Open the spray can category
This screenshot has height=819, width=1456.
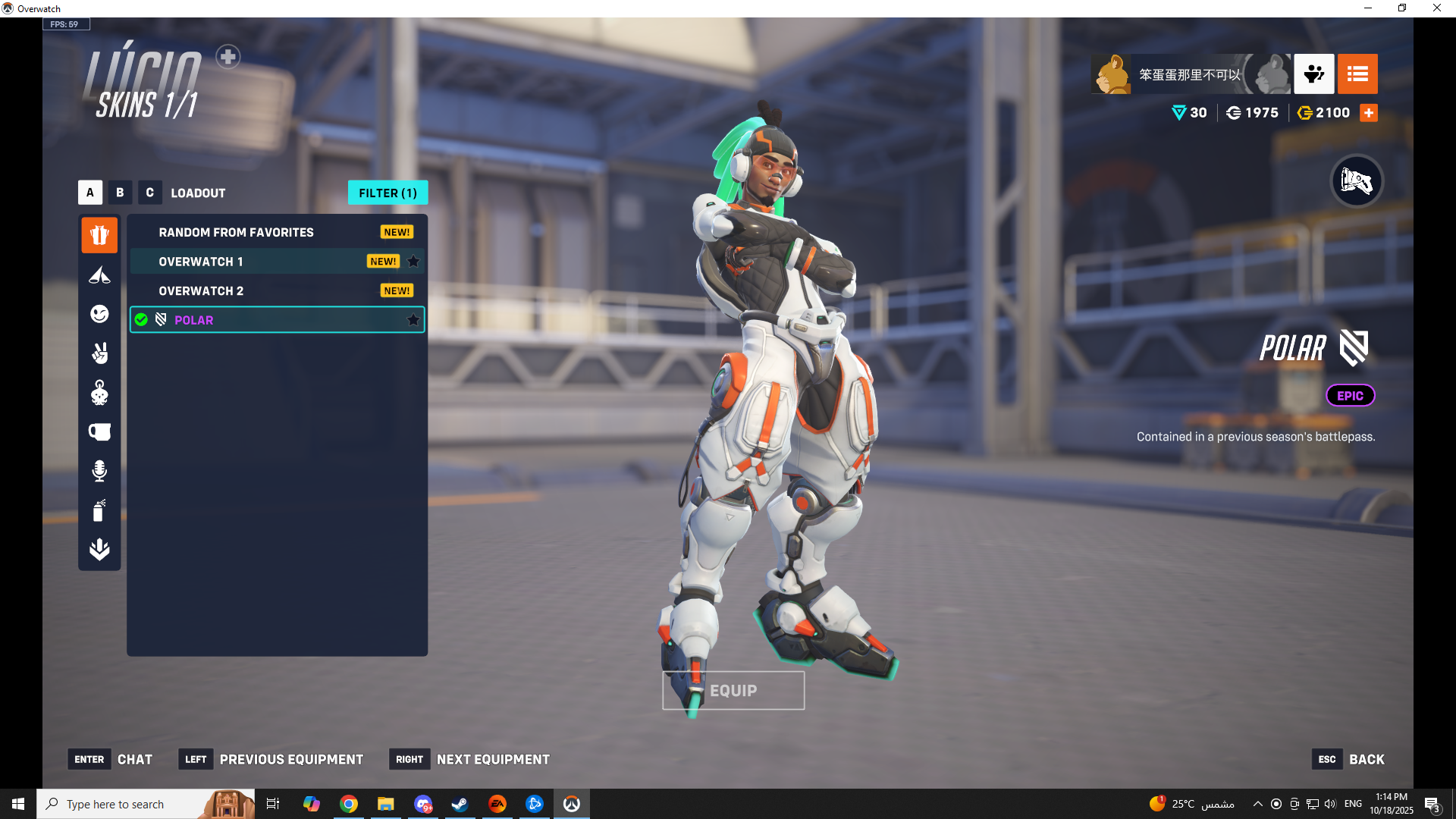(x=99, y=510)
